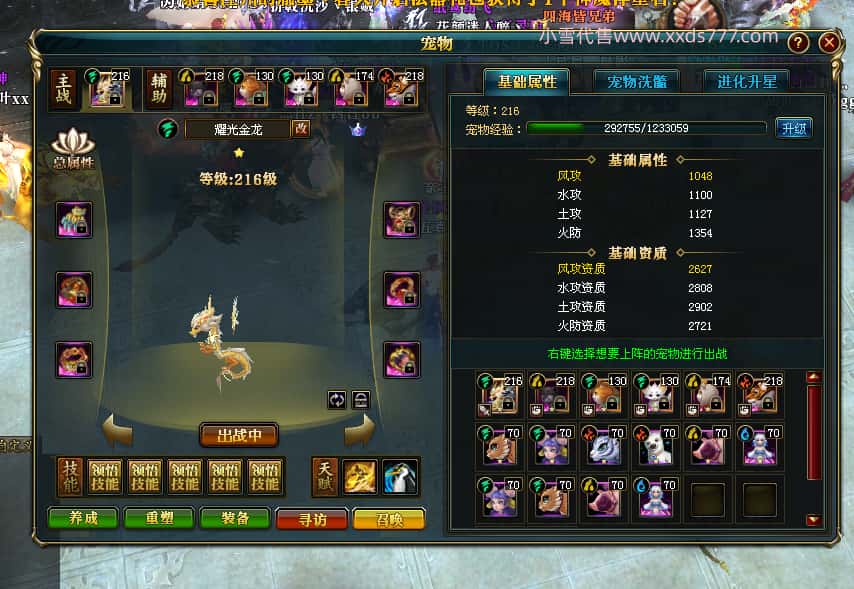Close the pet window

pos(828,43)
